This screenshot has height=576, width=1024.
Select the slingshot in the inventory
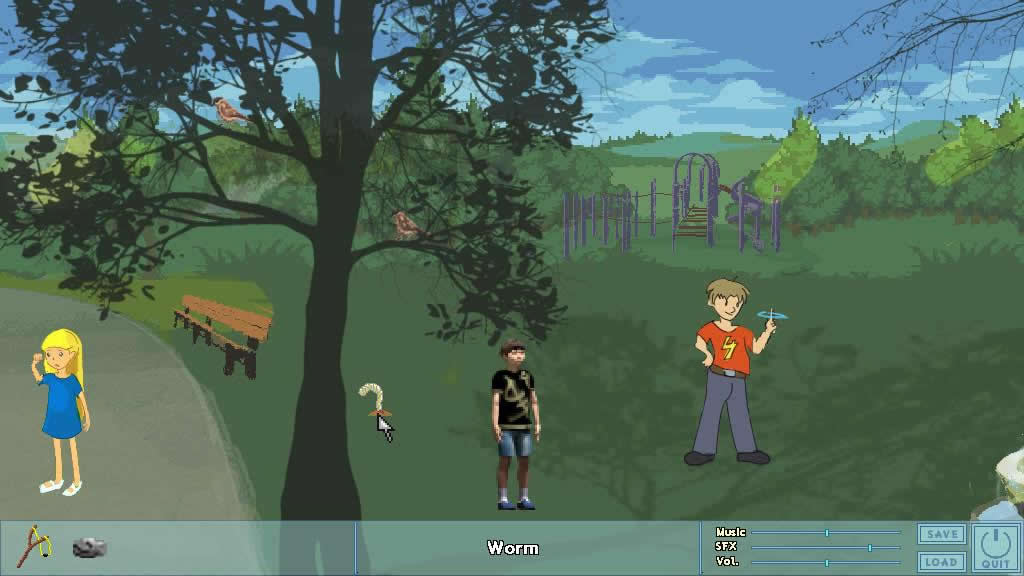coord(35,545)
